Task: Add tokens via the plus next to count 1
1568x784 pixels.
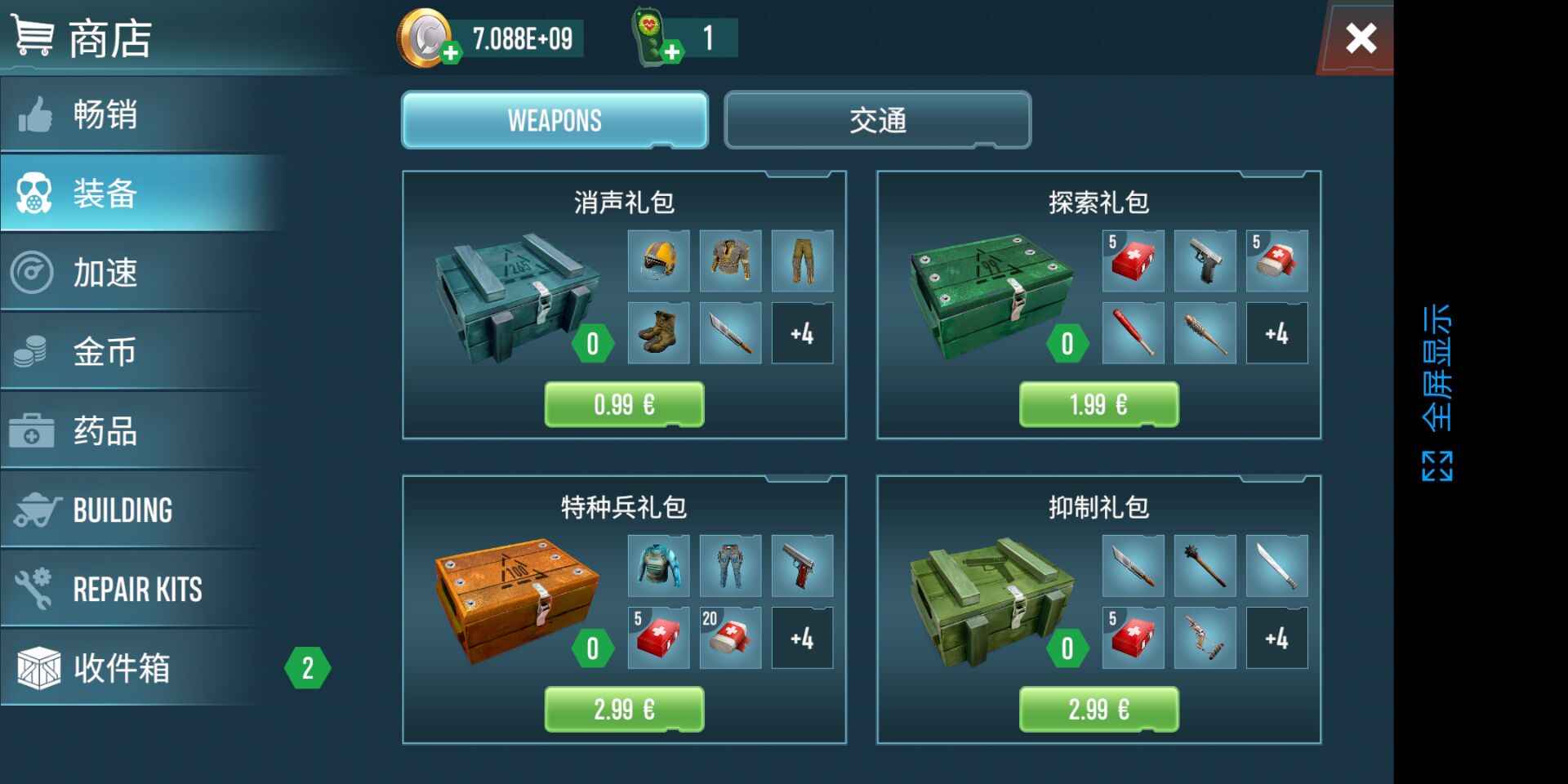Action: click(x=672, y=51)
